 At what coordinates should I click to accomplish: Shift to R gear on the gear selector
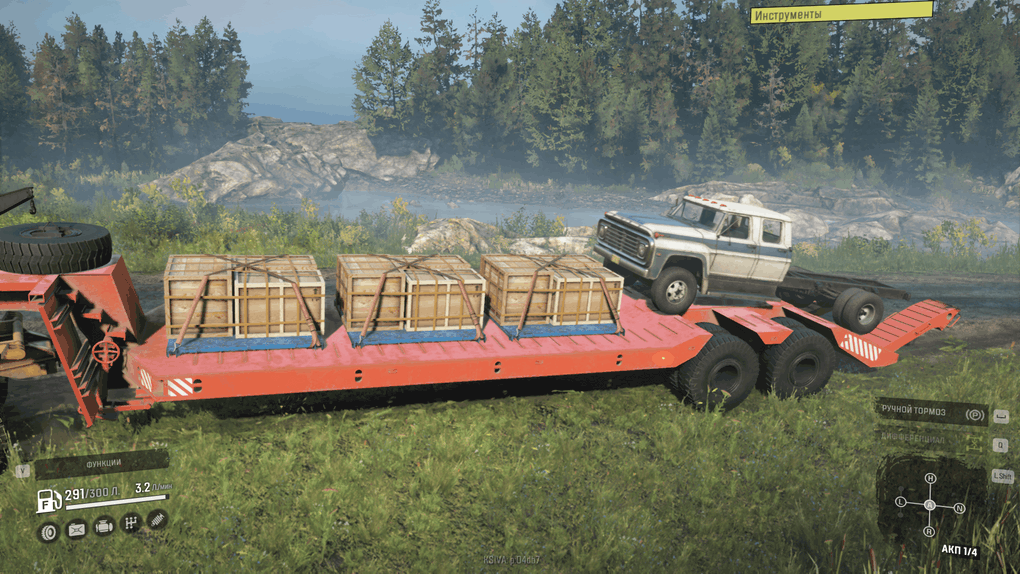931,530
